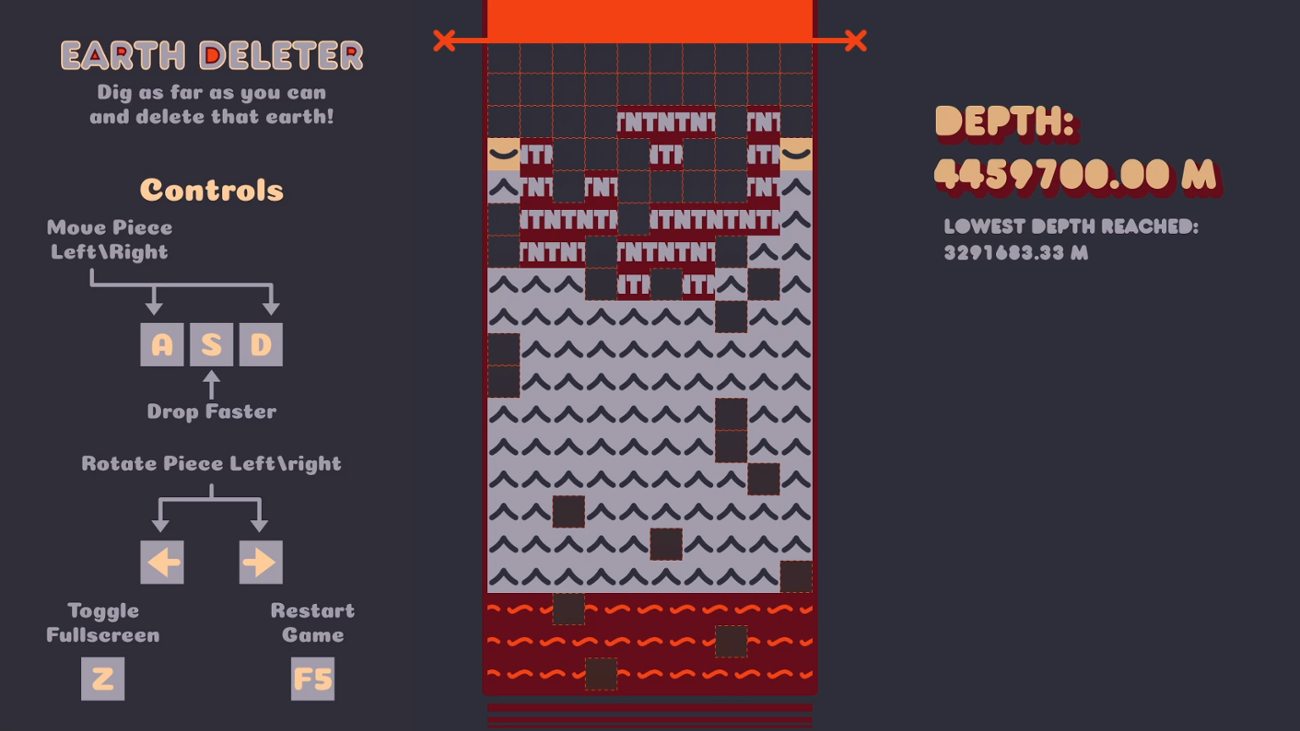1300x731 pixels.
Task: Click the S key drop faster icon
Action: point(211,344)
